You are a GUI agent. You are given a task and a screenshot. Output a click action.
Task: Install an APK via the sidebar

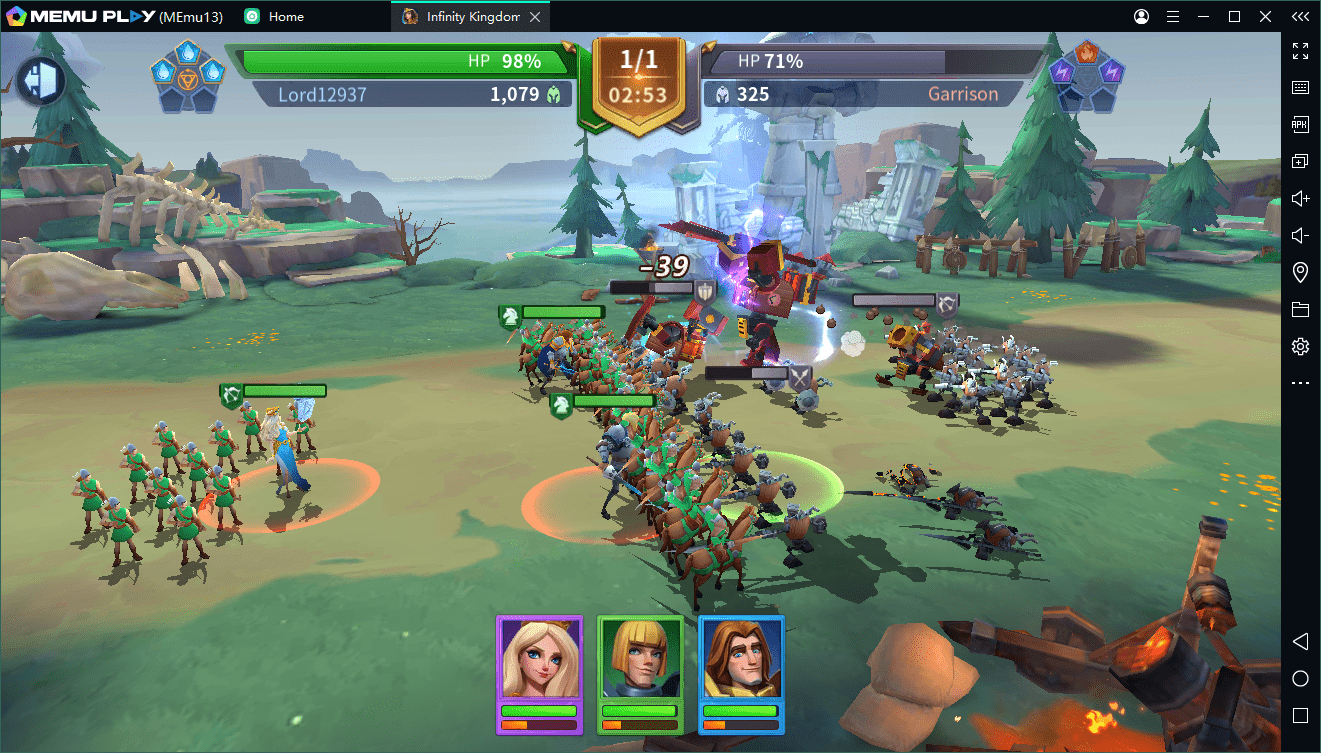(x=1300, y=125)
